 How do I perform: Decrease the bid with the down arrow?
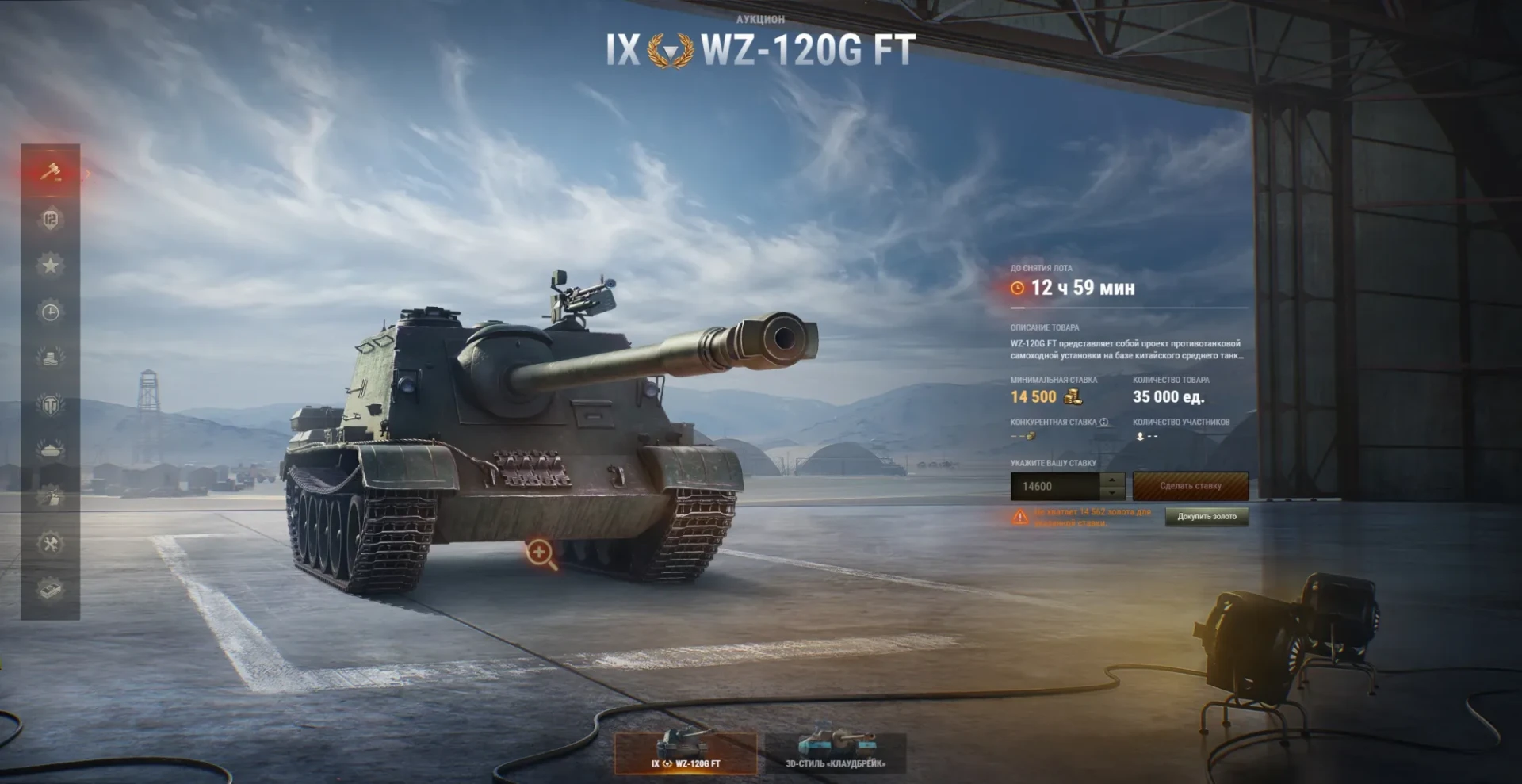click(x=1113, y=493)
